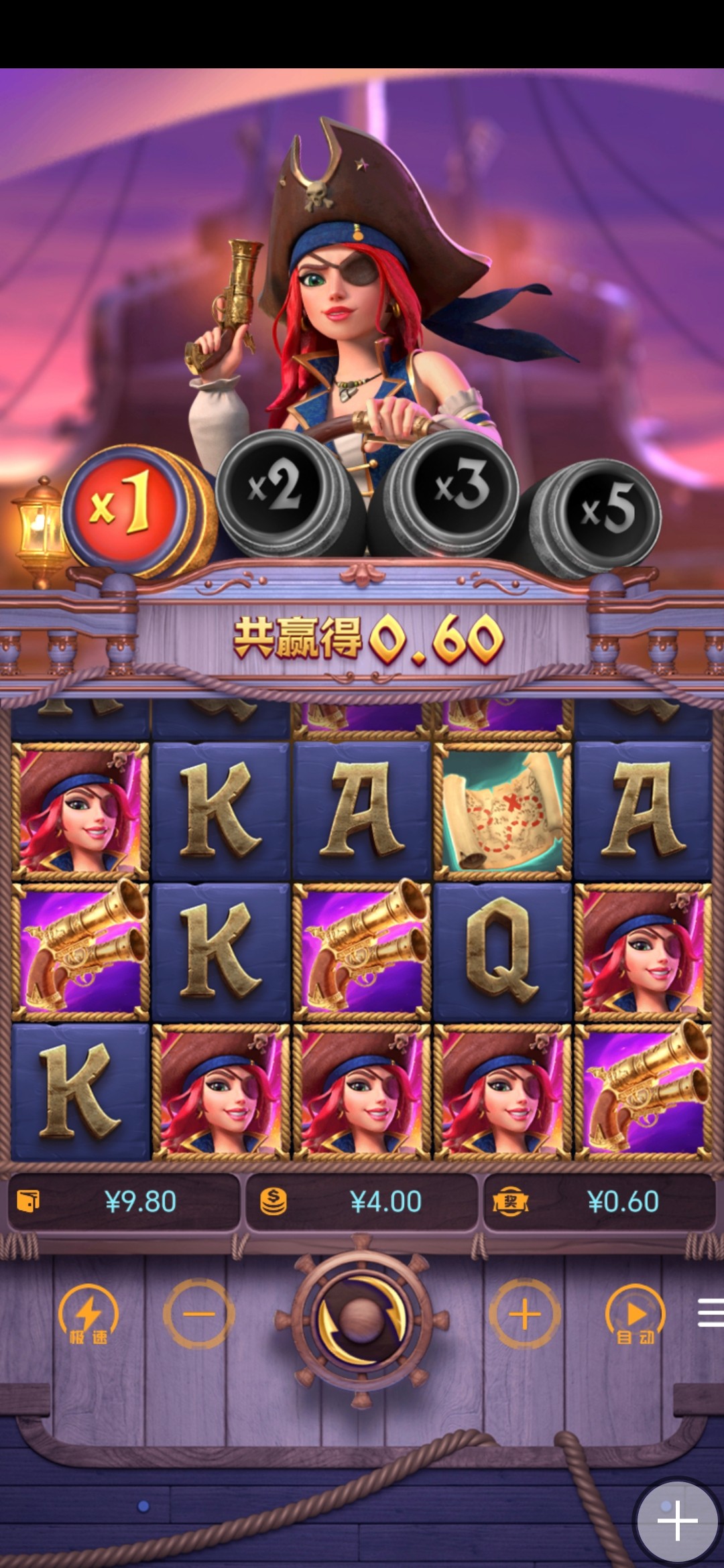Screen dimensions: 724x1568
Task: Toggle the lightning bolt turbo spin mode
Action: point(88,1315)
